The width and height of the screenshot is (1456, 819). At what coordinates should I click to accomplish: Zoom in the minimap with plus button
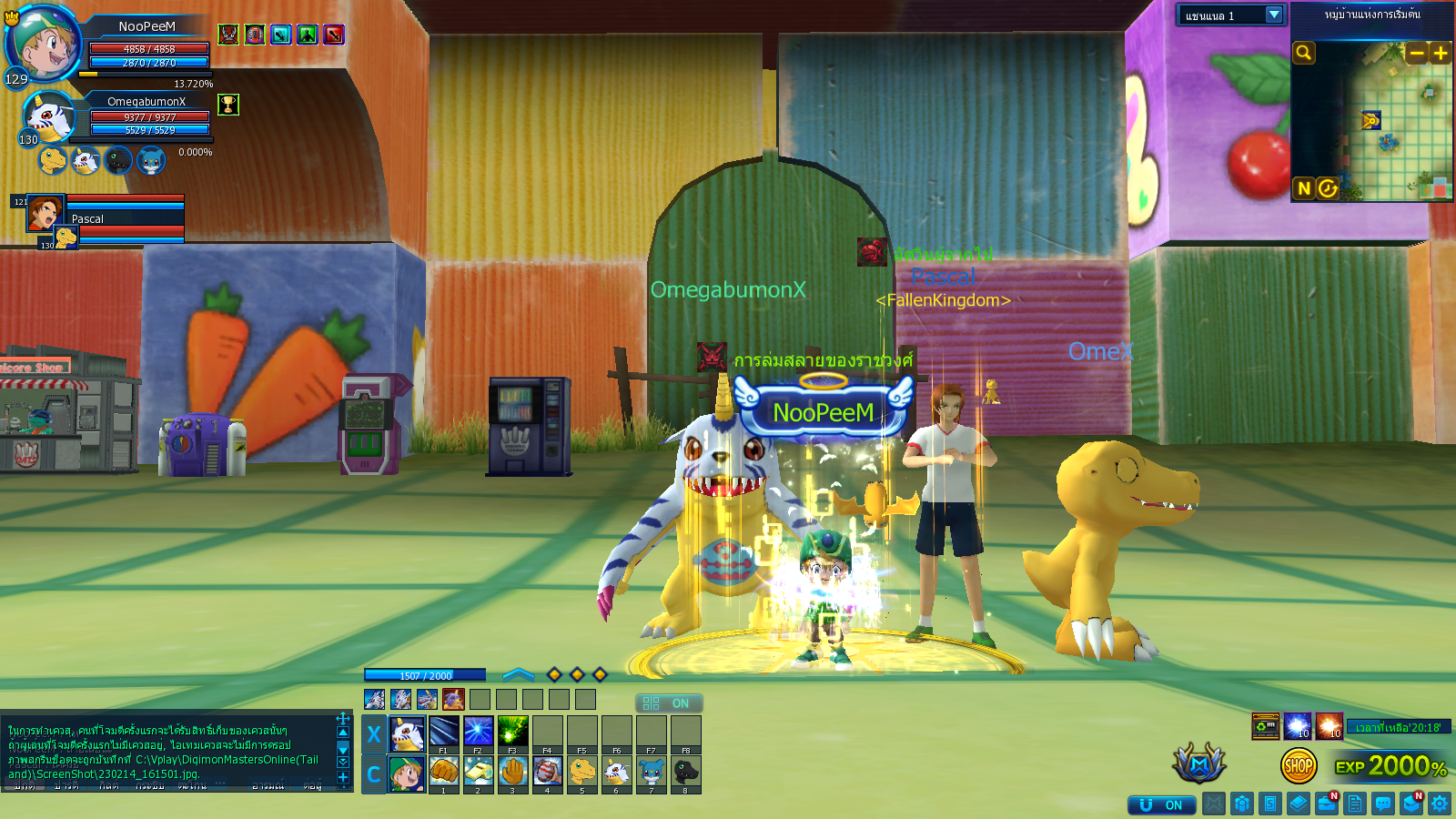[x=1440, y=54]
